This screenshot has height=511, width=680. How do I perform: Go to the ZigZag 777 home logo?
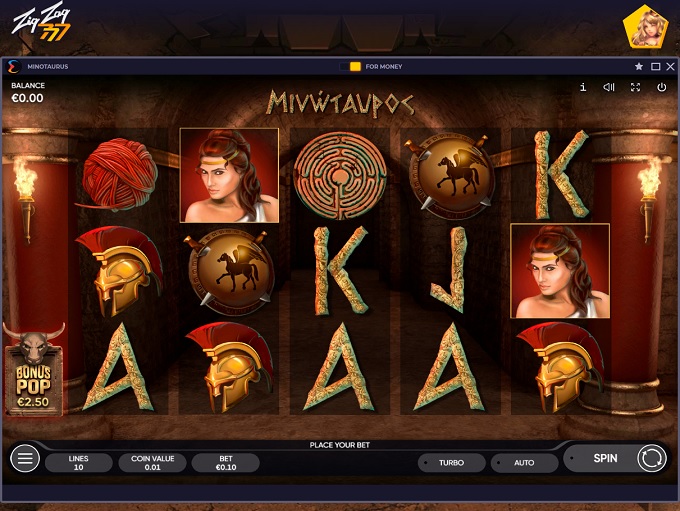[x=42, y=24]
